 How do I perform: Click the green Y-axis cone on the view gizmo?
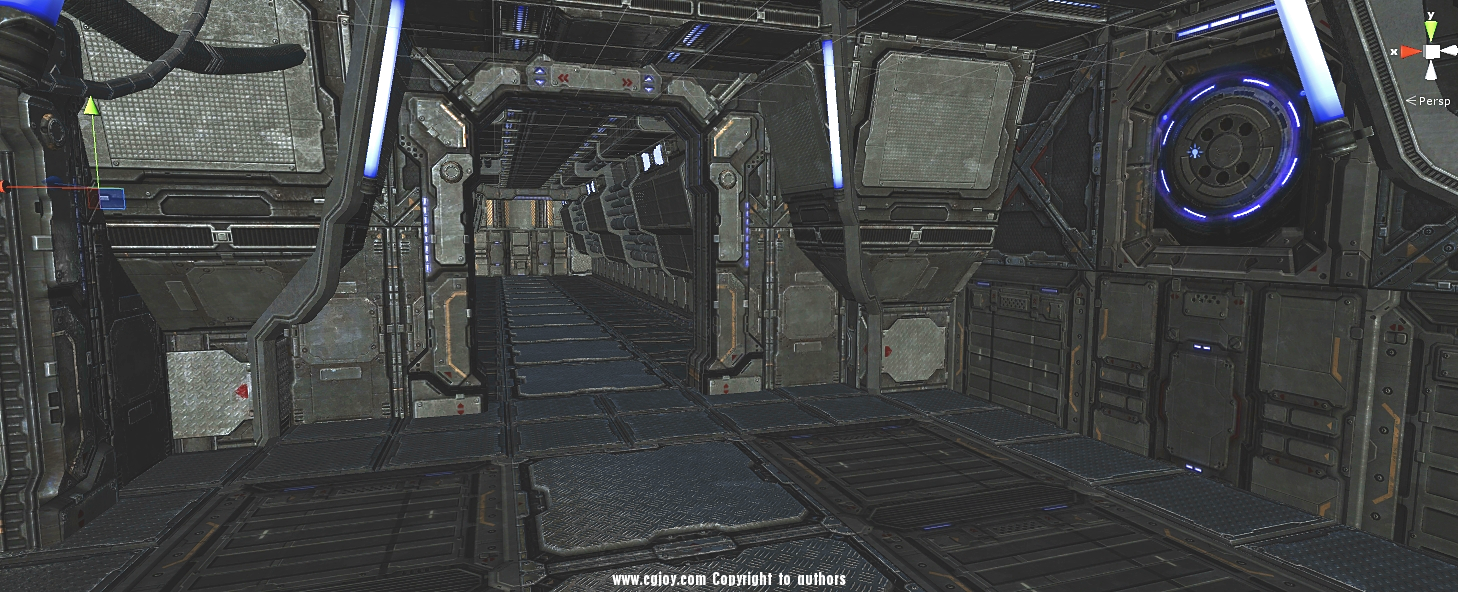[1431, 32]
